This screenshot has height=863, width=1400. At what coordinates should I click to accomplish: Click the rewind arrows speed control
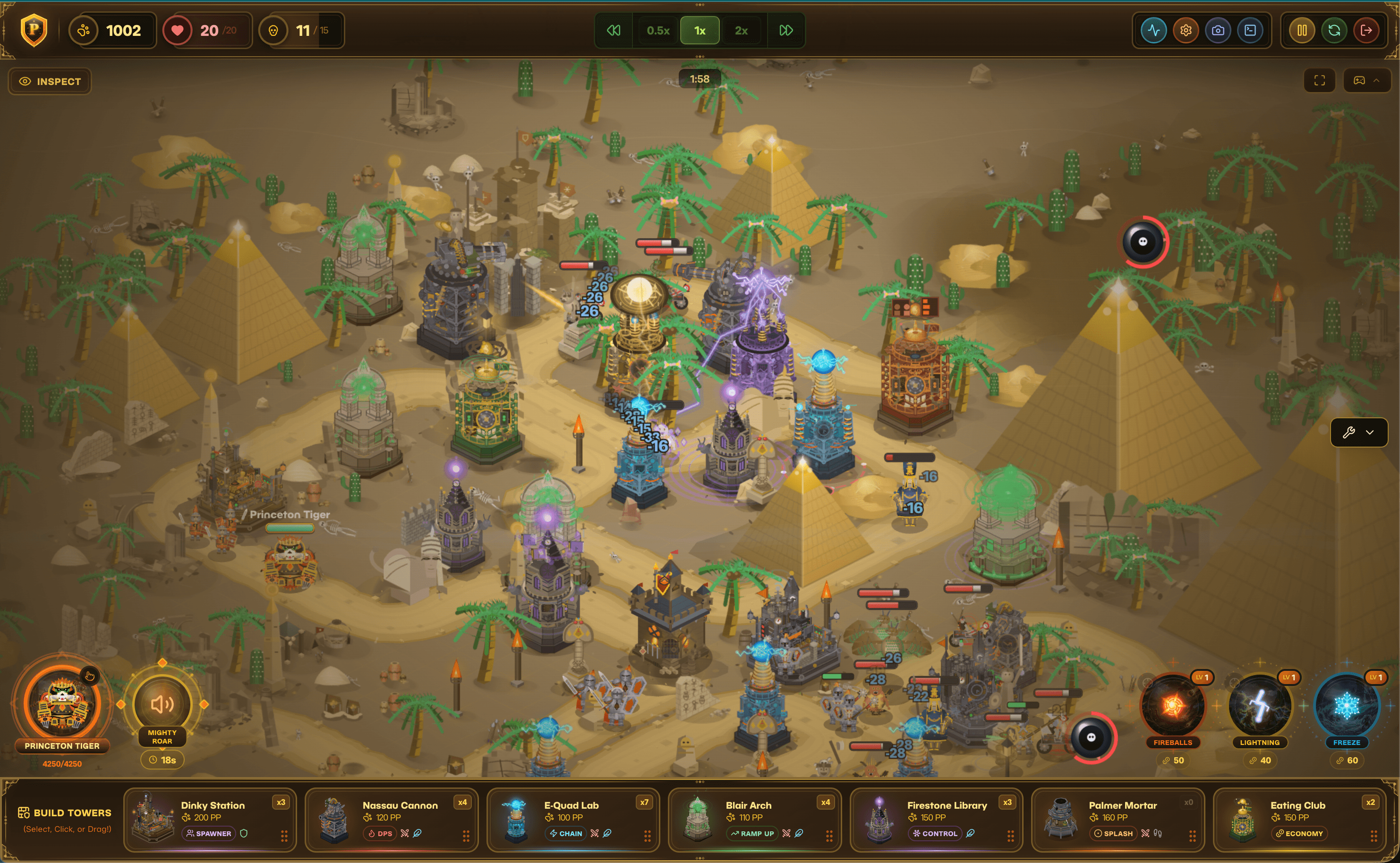[x=614, y=31]
